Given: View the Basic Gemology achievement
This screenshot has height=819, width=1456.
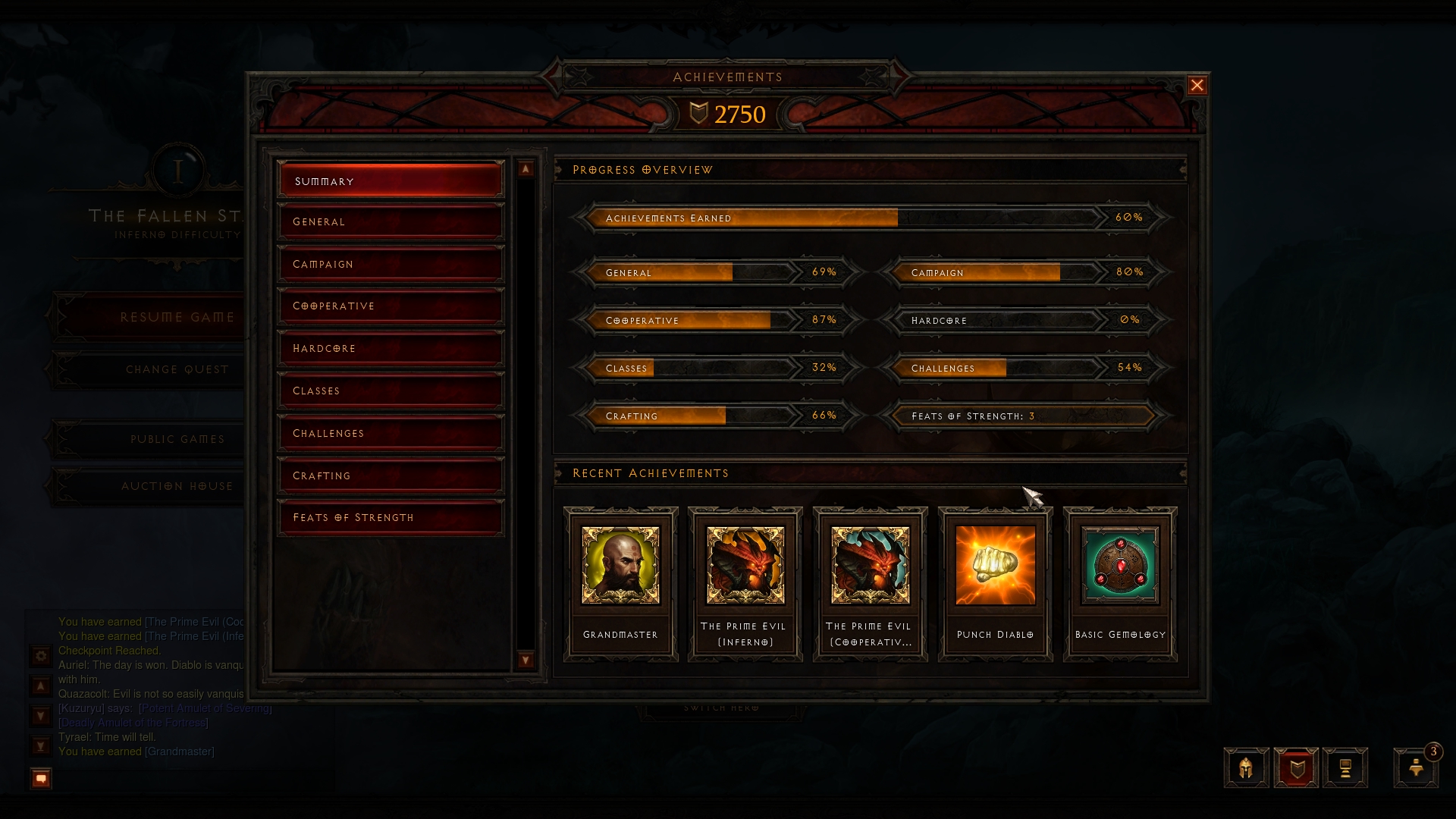Looking at the screenshot, I should pyautogui.click(x=1120, y=582).
